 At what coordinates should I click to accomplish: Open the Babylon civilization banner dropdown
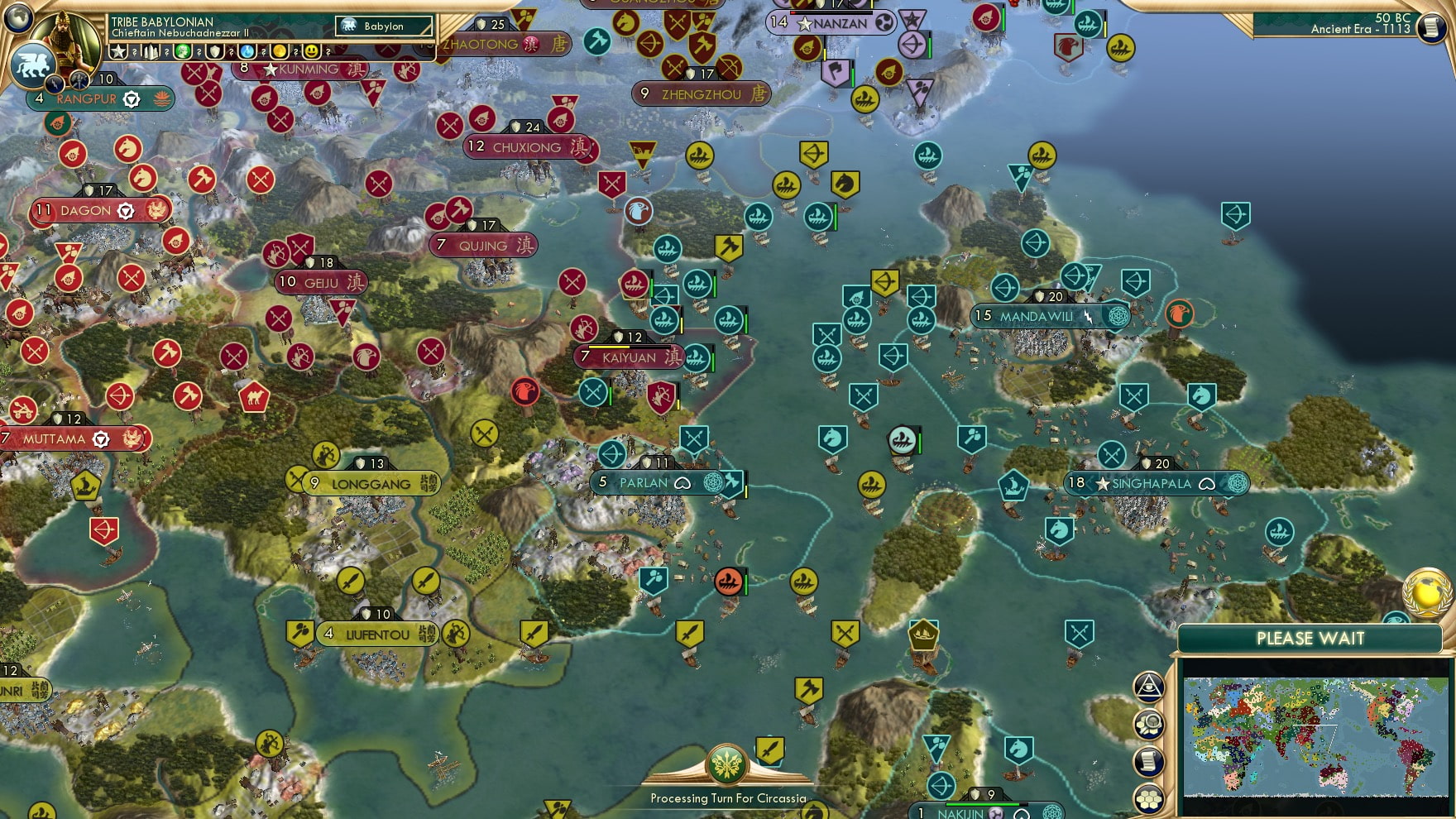coord(385,26)
